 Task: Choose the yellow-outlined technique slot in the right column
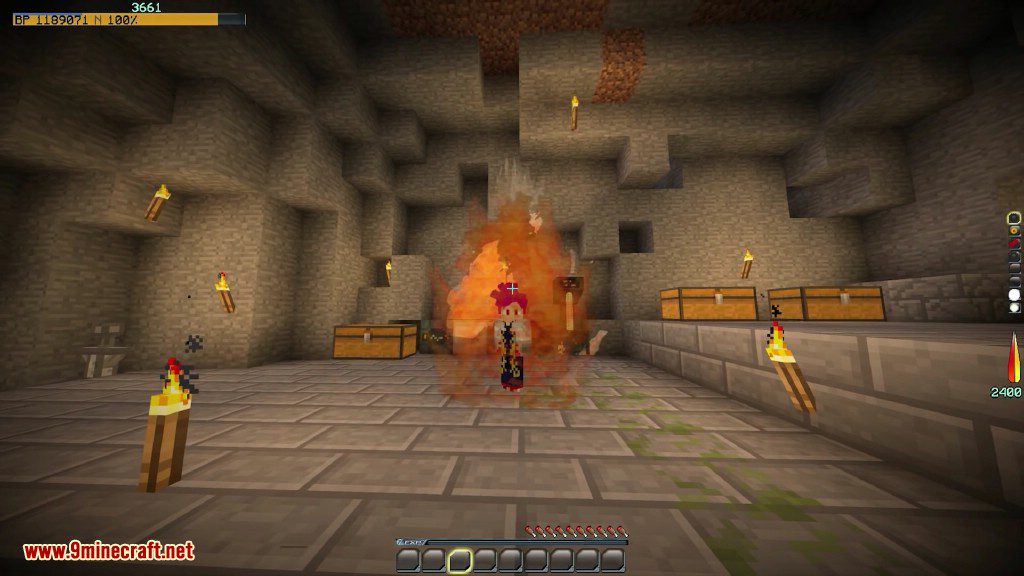click(x=1014, y=217)
